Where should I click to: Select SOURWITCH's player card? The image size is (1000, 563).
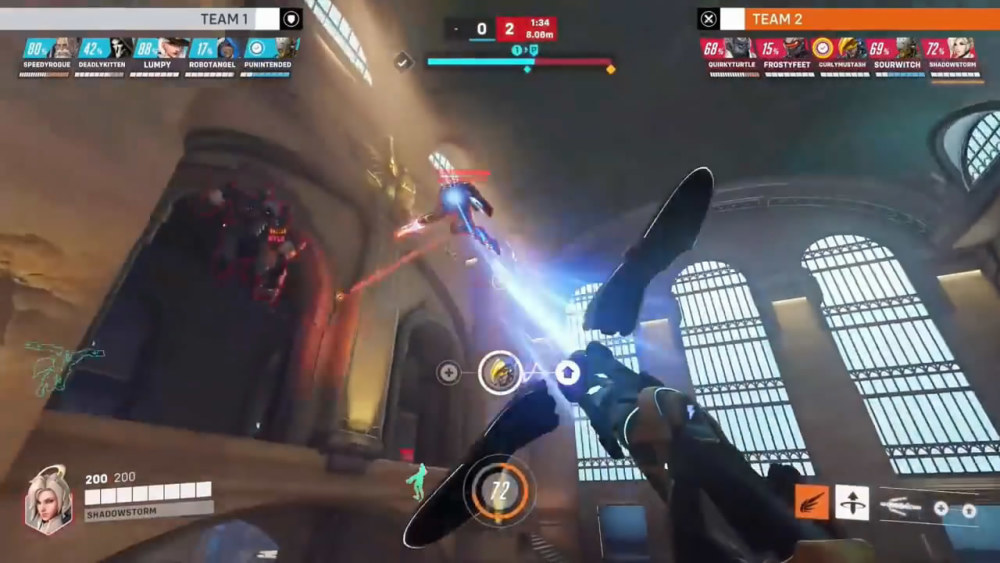pyautogui.click(x=895, y=55)
